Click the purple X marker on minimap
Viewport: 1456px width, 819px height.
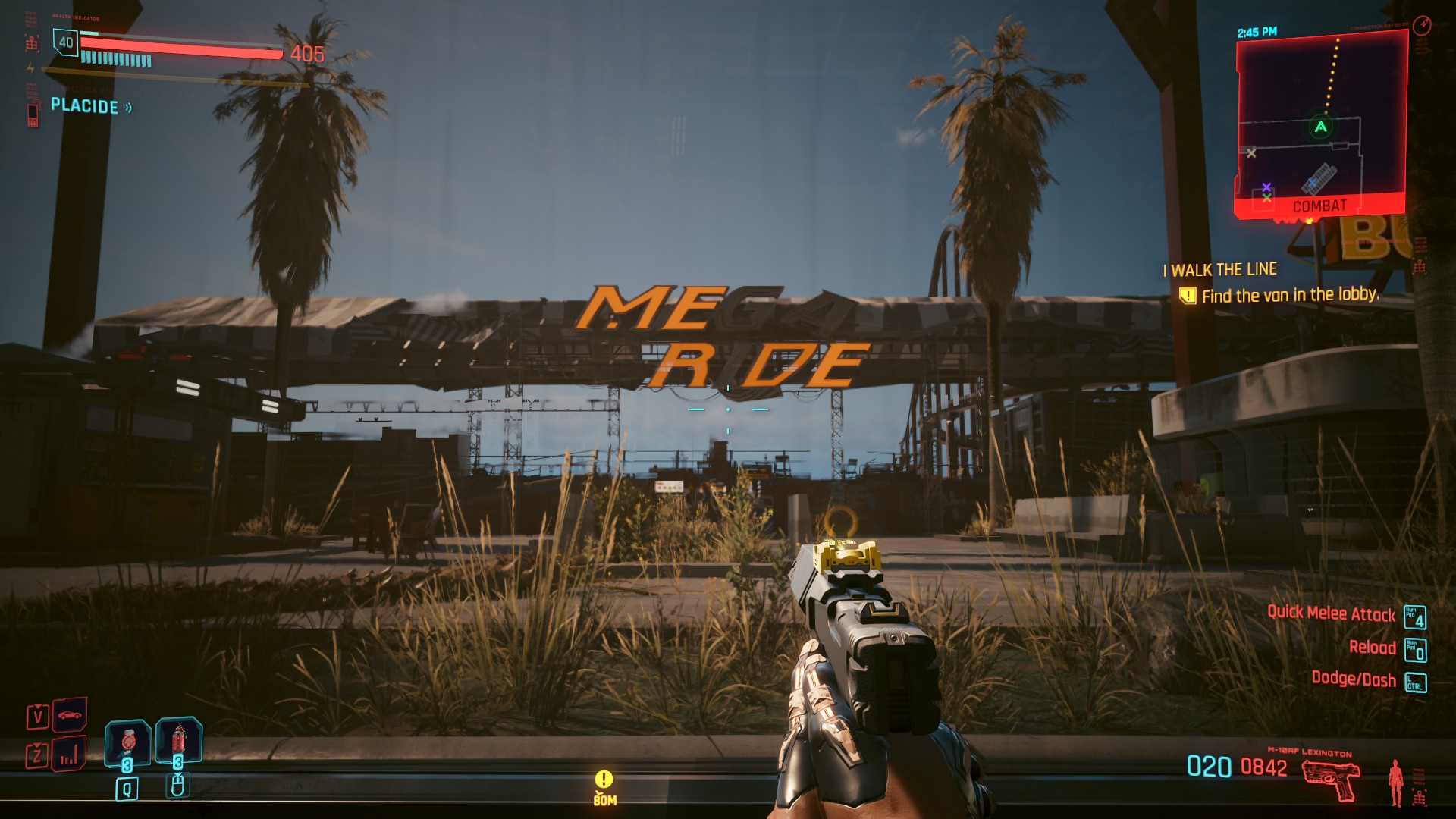tap(1266, 187)
